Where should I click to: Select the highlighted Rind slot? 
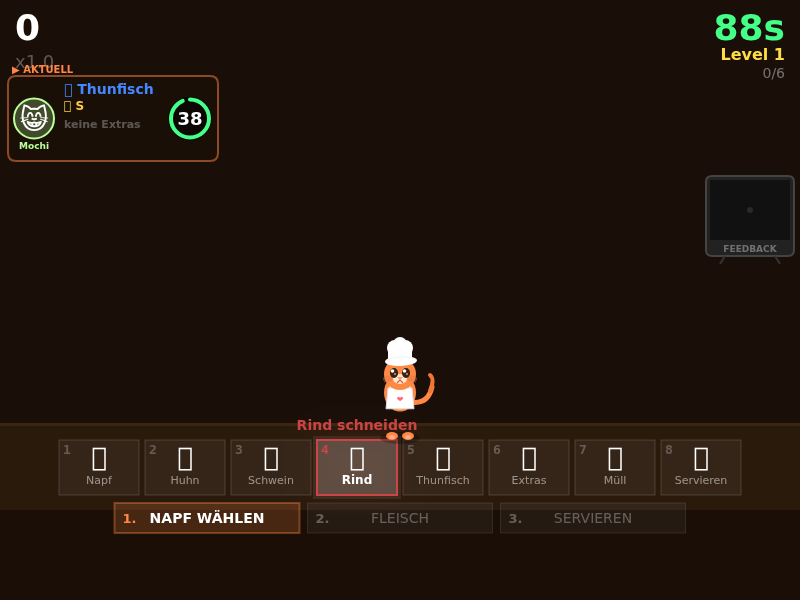[x=357, y=467]
